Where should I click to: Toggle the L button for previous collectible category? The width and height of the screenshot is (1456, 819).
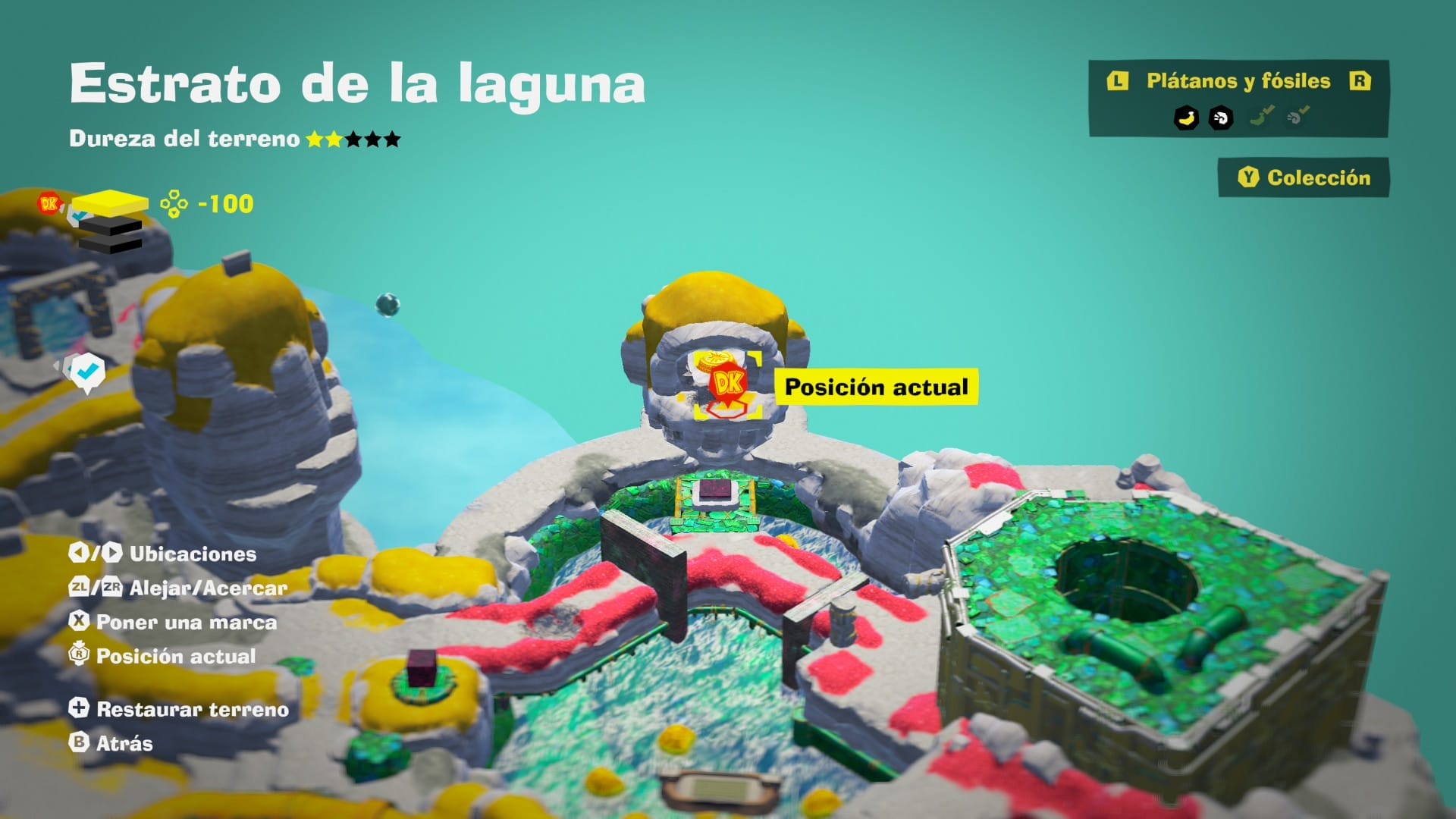[x=1118, y=80]
